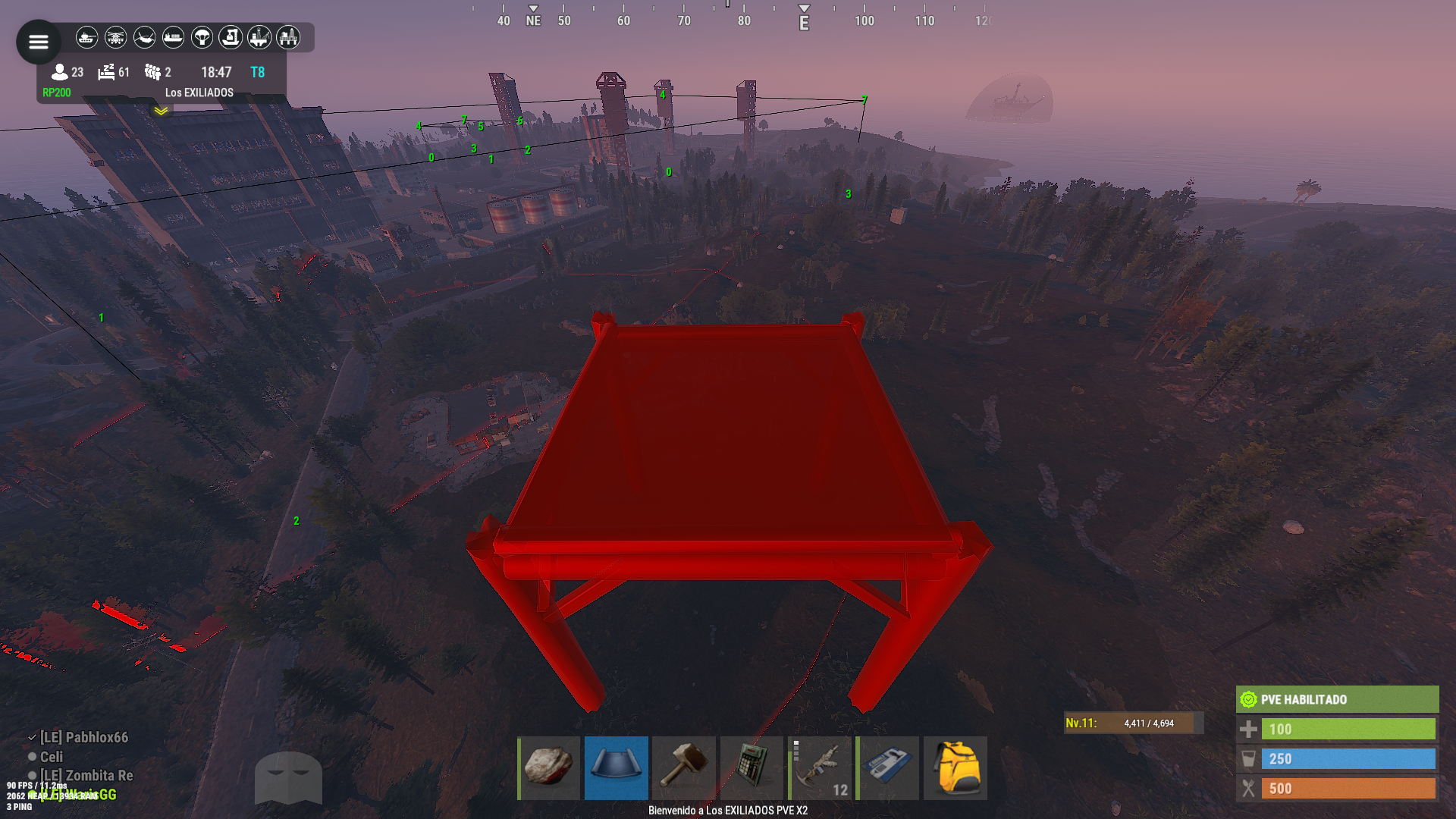Select the rock in the hotbar
Viewport: 1456px width, 819px height.
(549, 767)
